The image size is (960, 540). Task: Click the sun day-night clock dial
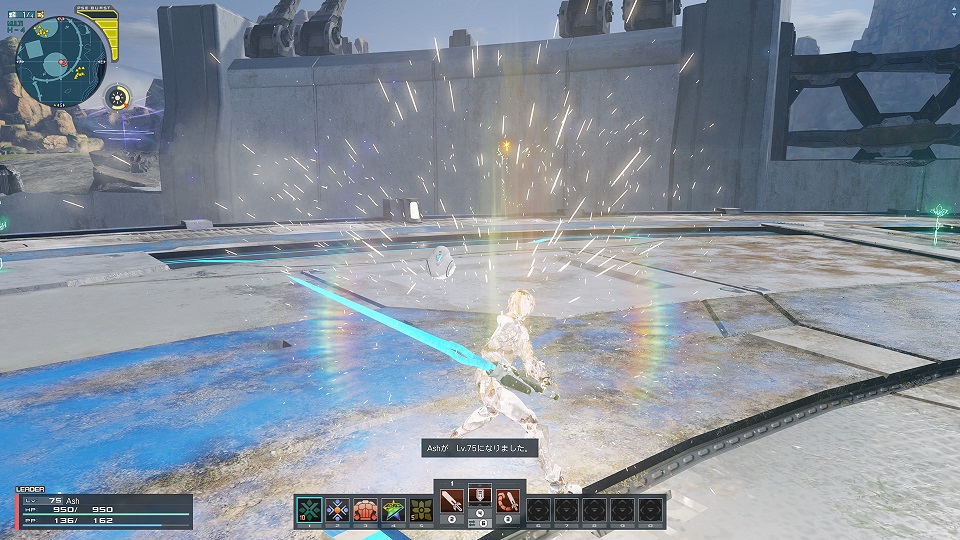pos(119,97)
